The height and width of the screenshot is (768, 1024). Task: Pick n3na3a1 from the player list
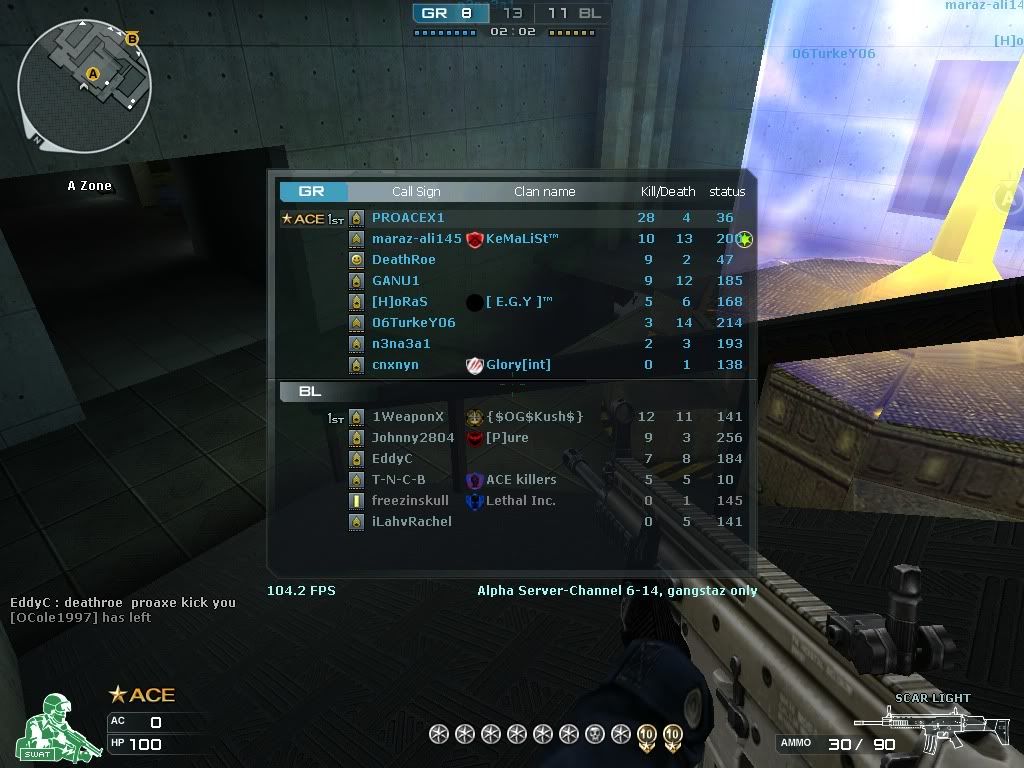click(401, 344)
